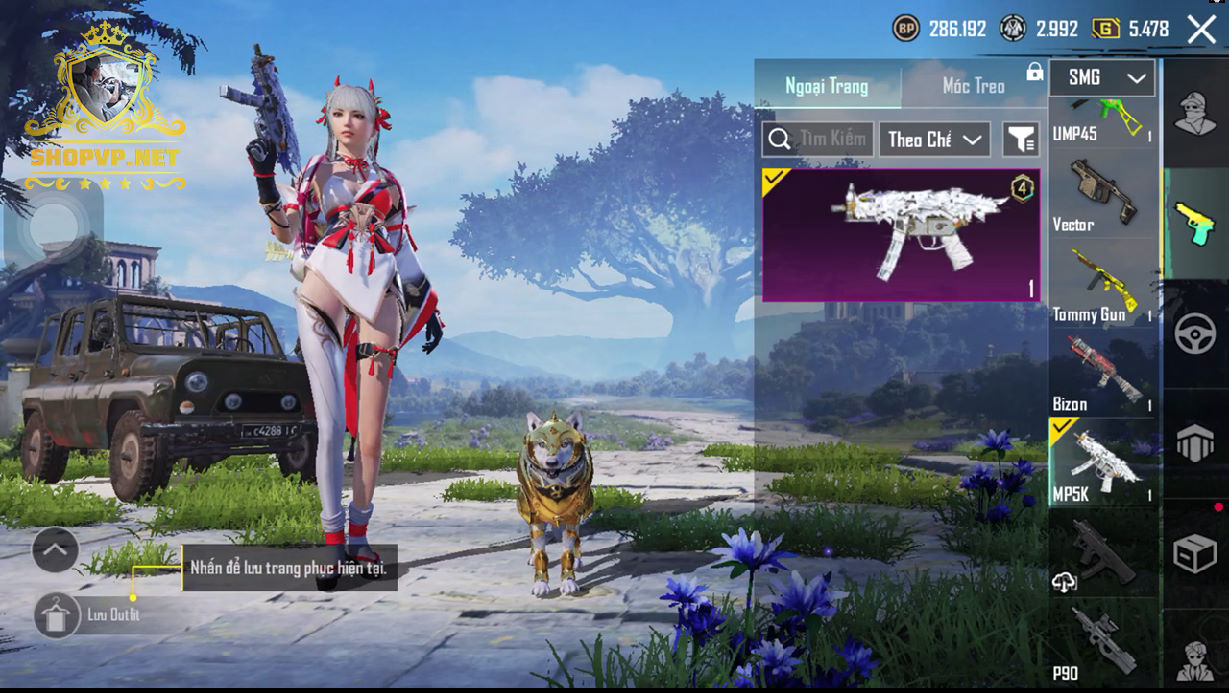
Task: Open the masked character outfit category
Action: [1194, 112]
